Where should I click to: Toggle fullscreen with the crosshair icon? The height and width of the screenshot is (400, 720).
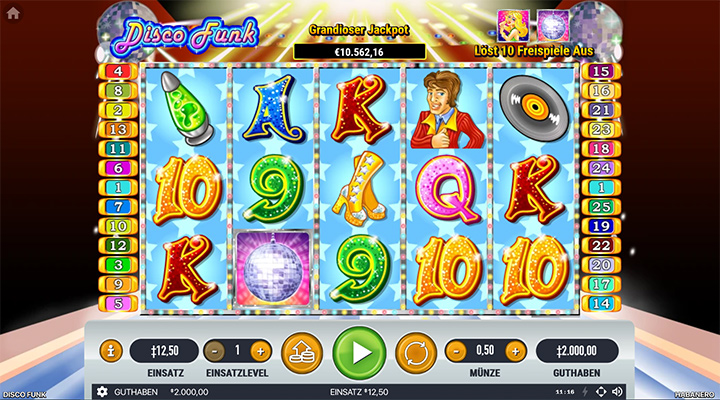click(x=600, y=391)
